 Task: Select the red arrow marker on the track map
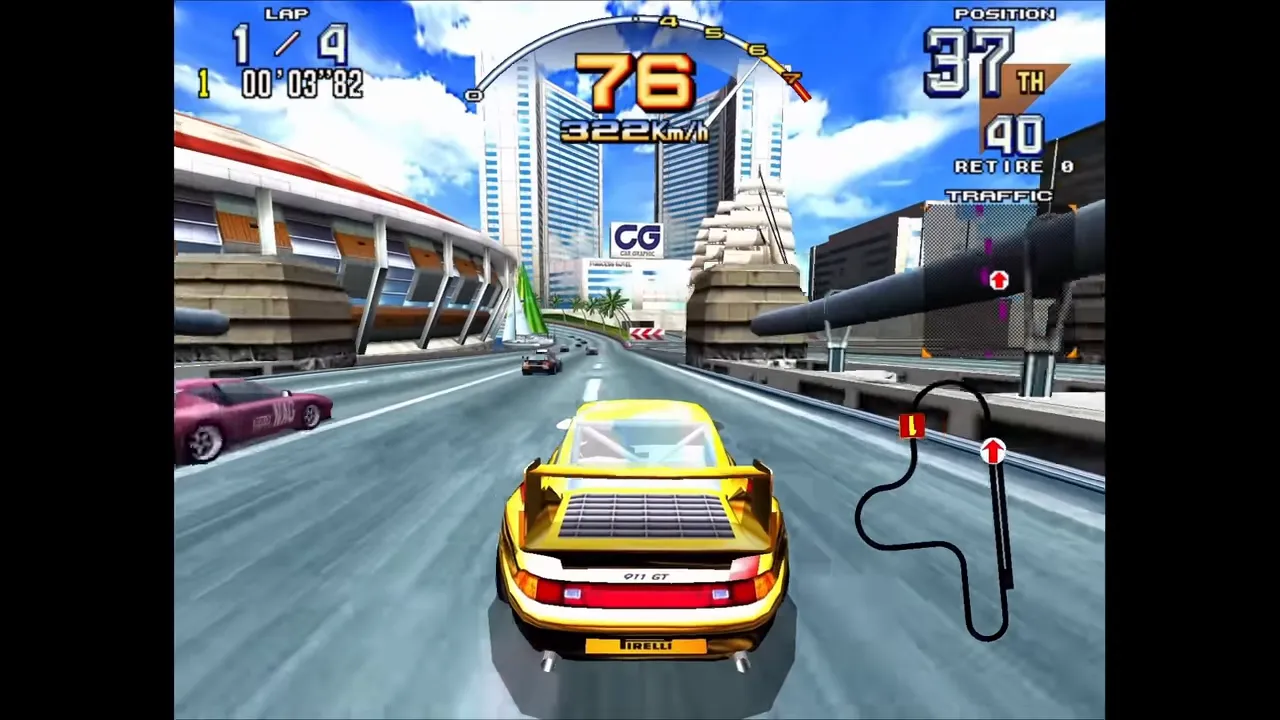992,451
